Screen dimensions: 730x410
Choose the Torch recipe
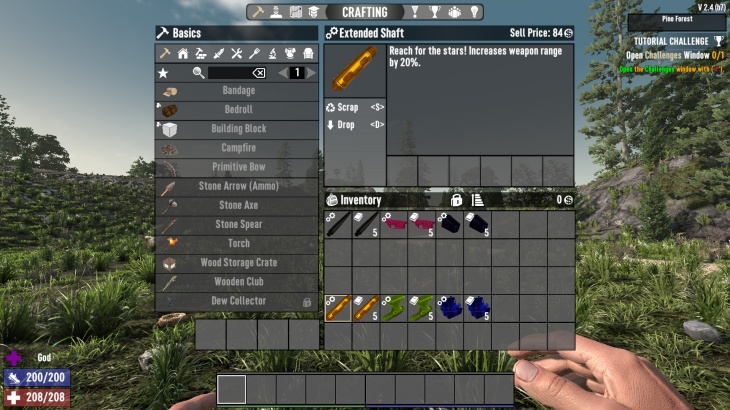pyautogui.click(x=238, y=243)
